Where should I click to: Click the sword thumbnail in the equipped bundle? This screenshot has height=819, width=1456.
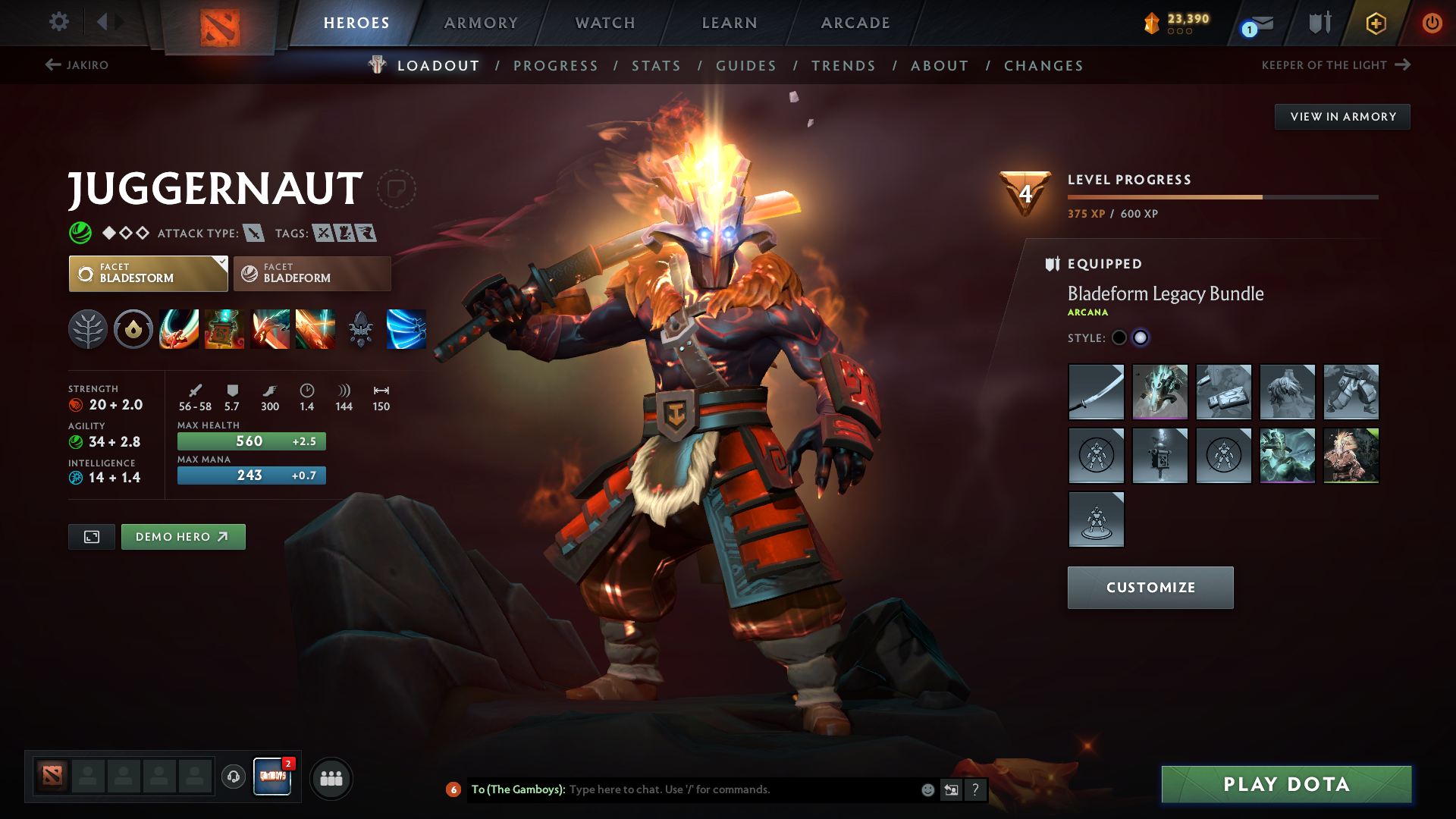tap(1096, 392)
